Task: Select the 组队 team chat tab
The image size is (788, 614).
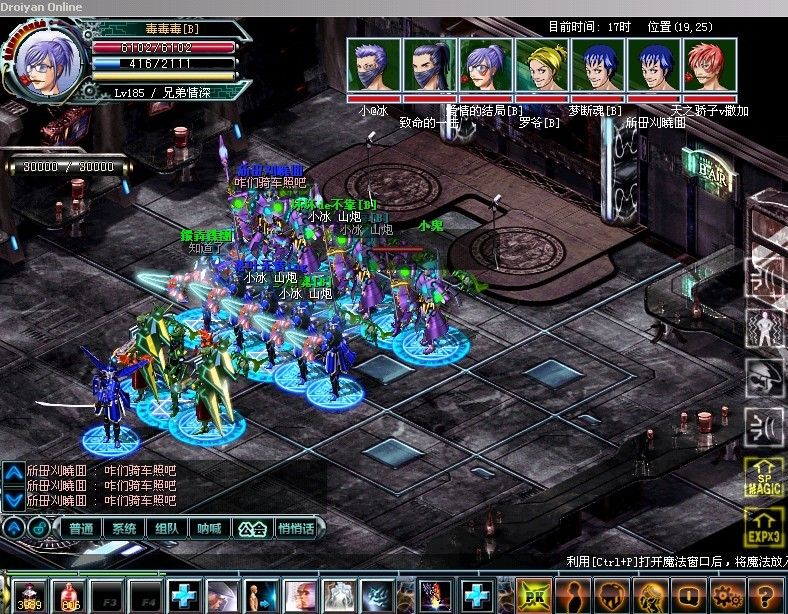Action: 167,528
